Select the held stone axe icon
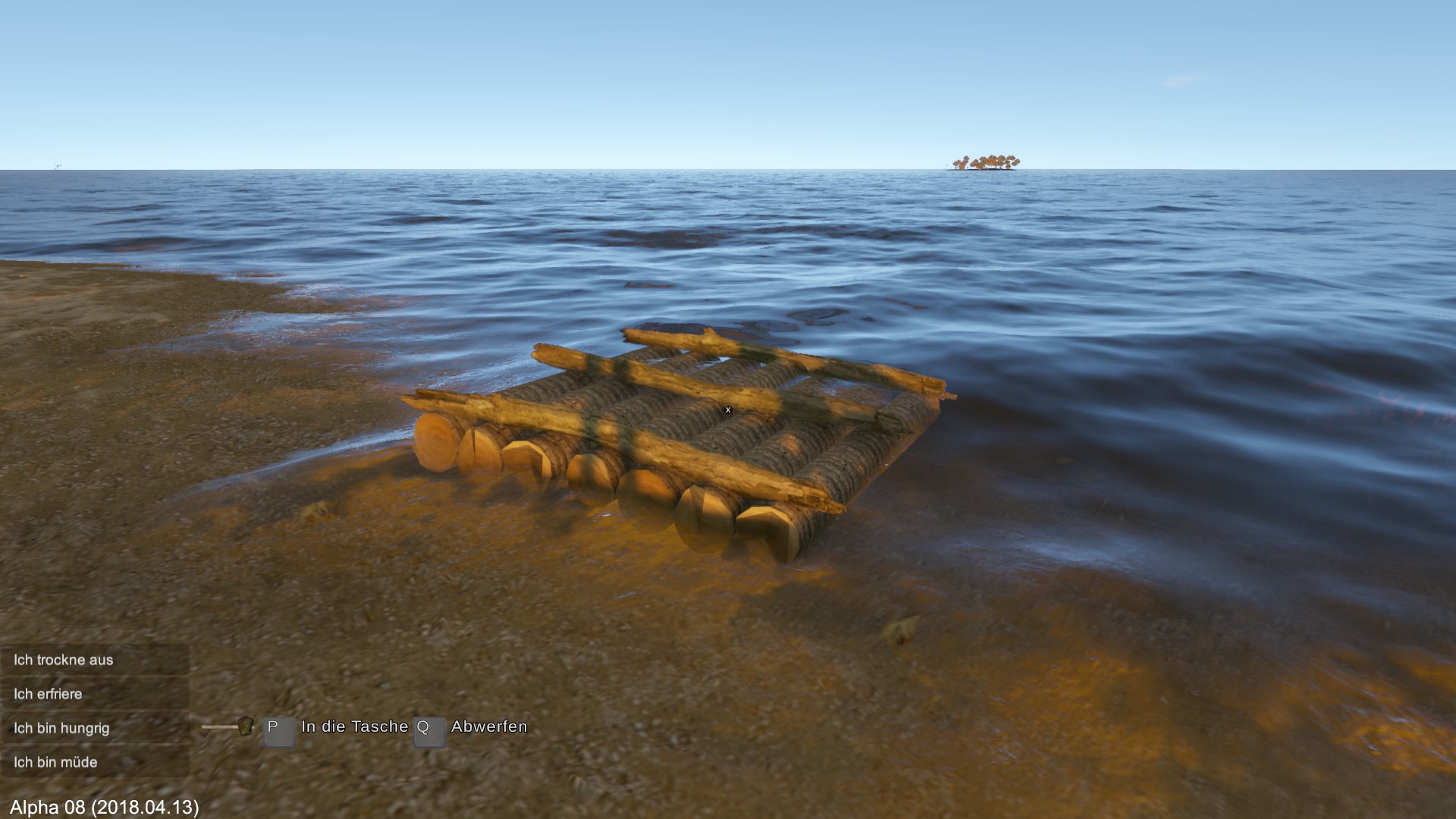 coord(227,726)
